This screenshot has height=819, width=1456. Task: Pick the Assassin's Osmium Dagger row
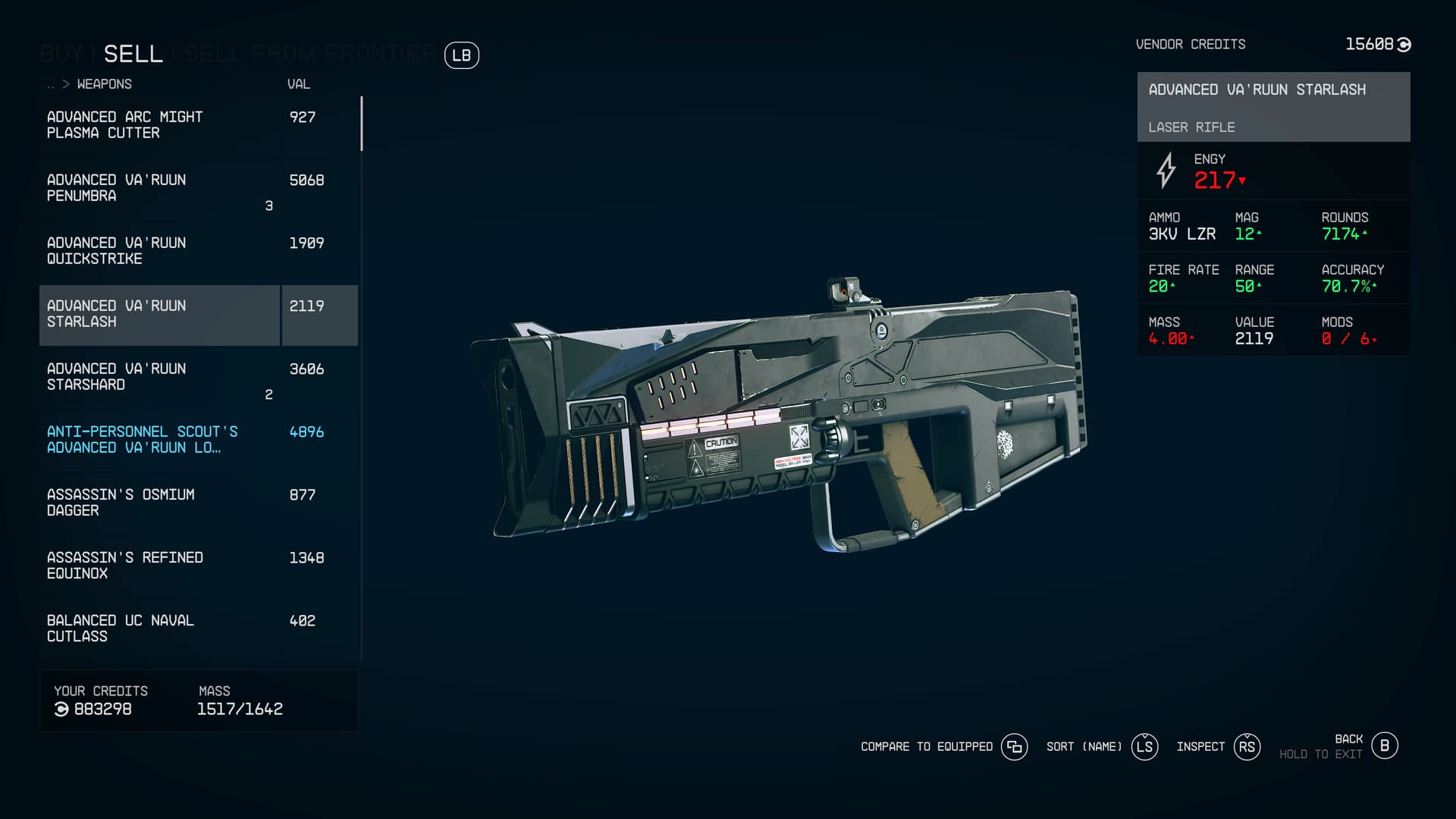tap(159, 503)
